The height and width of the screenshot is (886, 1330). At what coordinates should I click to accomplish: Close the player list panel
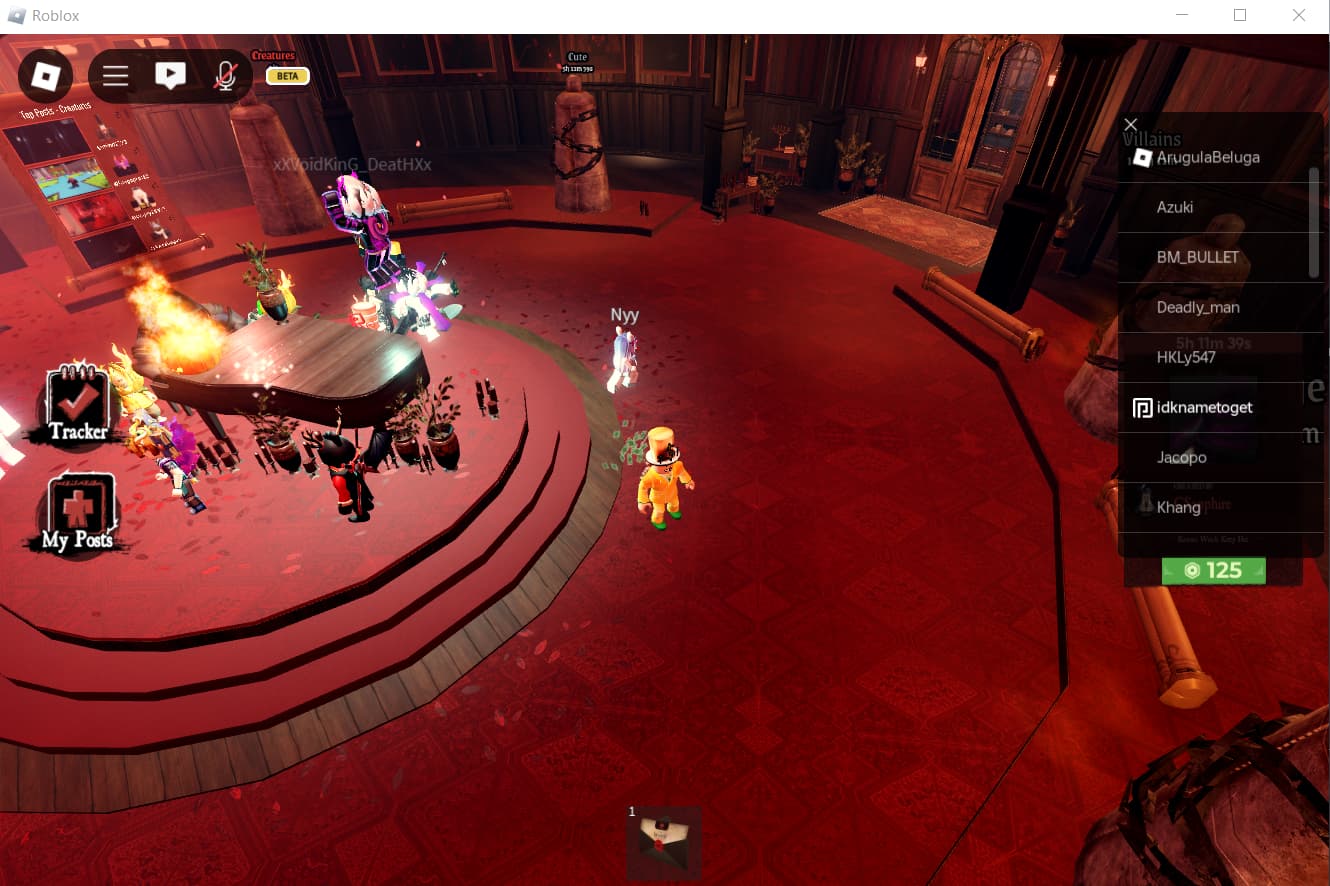1131,124
